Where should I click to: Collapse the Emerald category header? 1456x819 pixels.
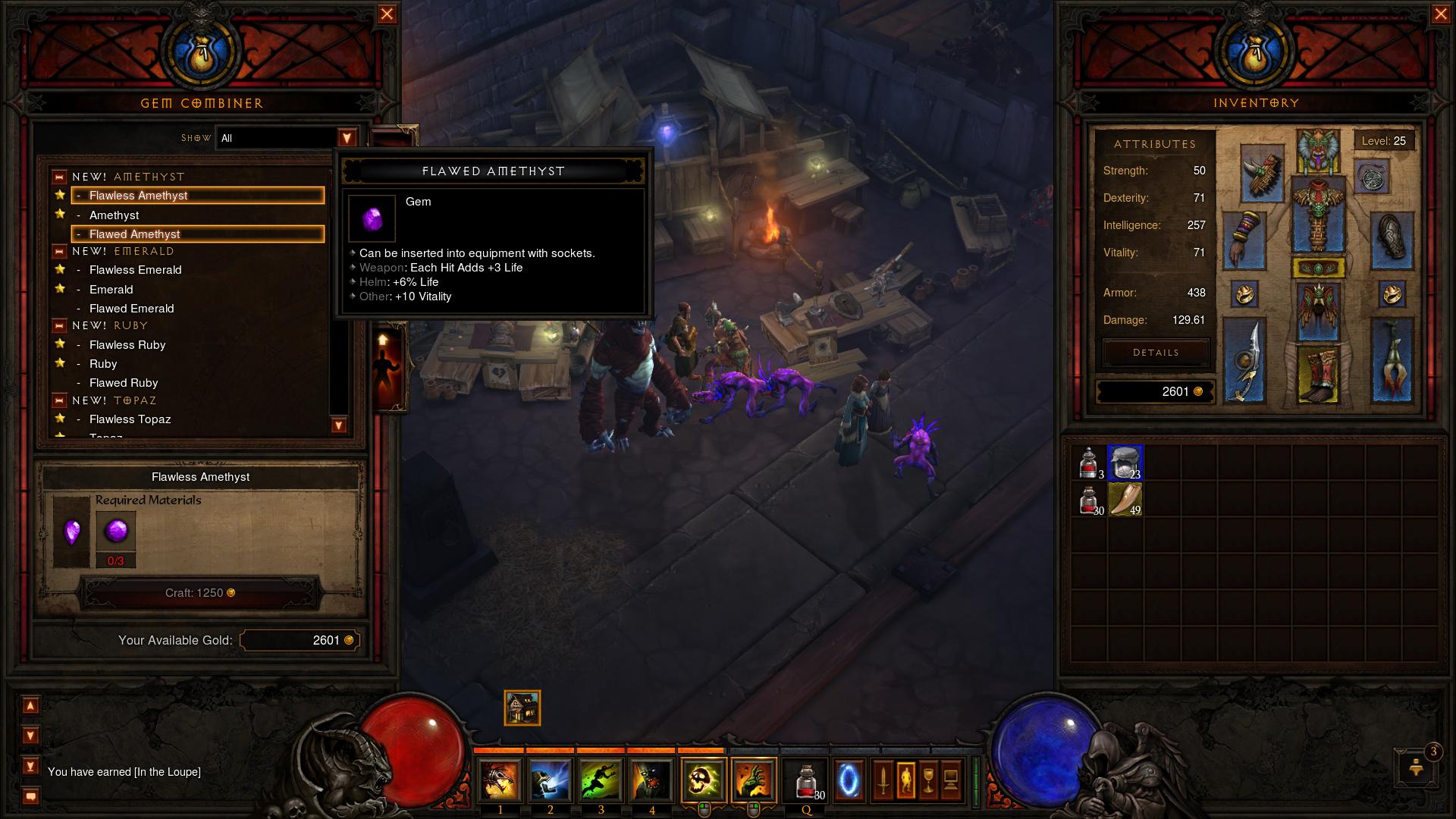pos(59,252)
